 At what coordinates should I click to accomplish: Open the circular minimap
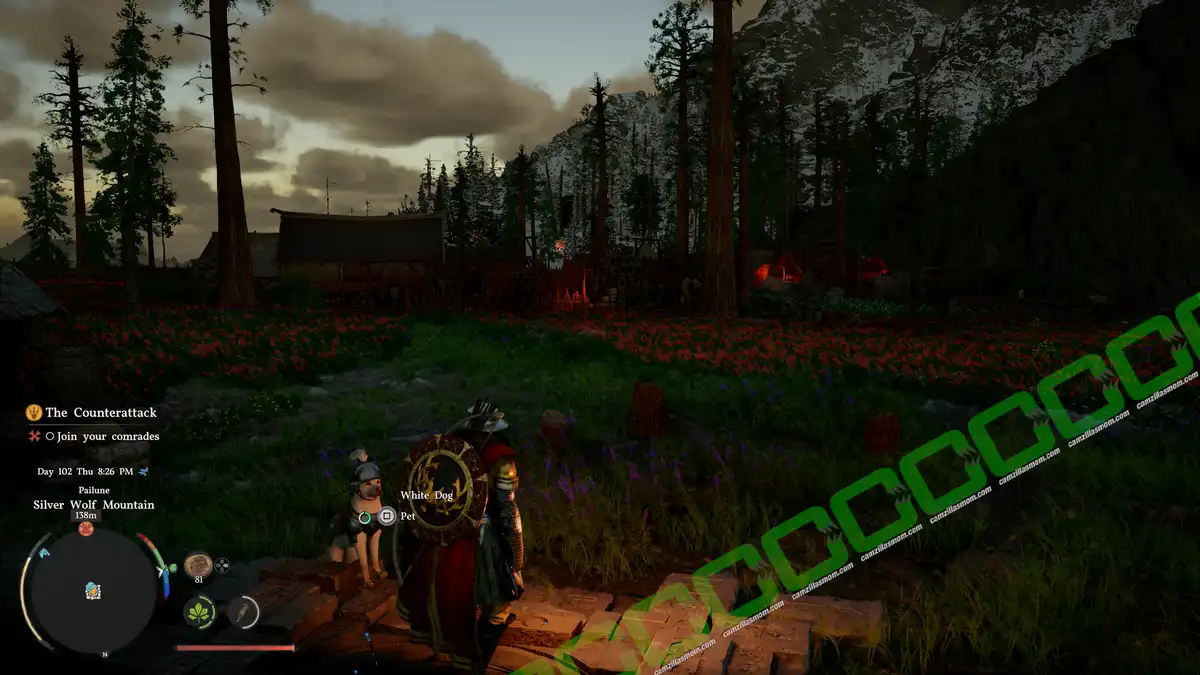tap(91, 591)
